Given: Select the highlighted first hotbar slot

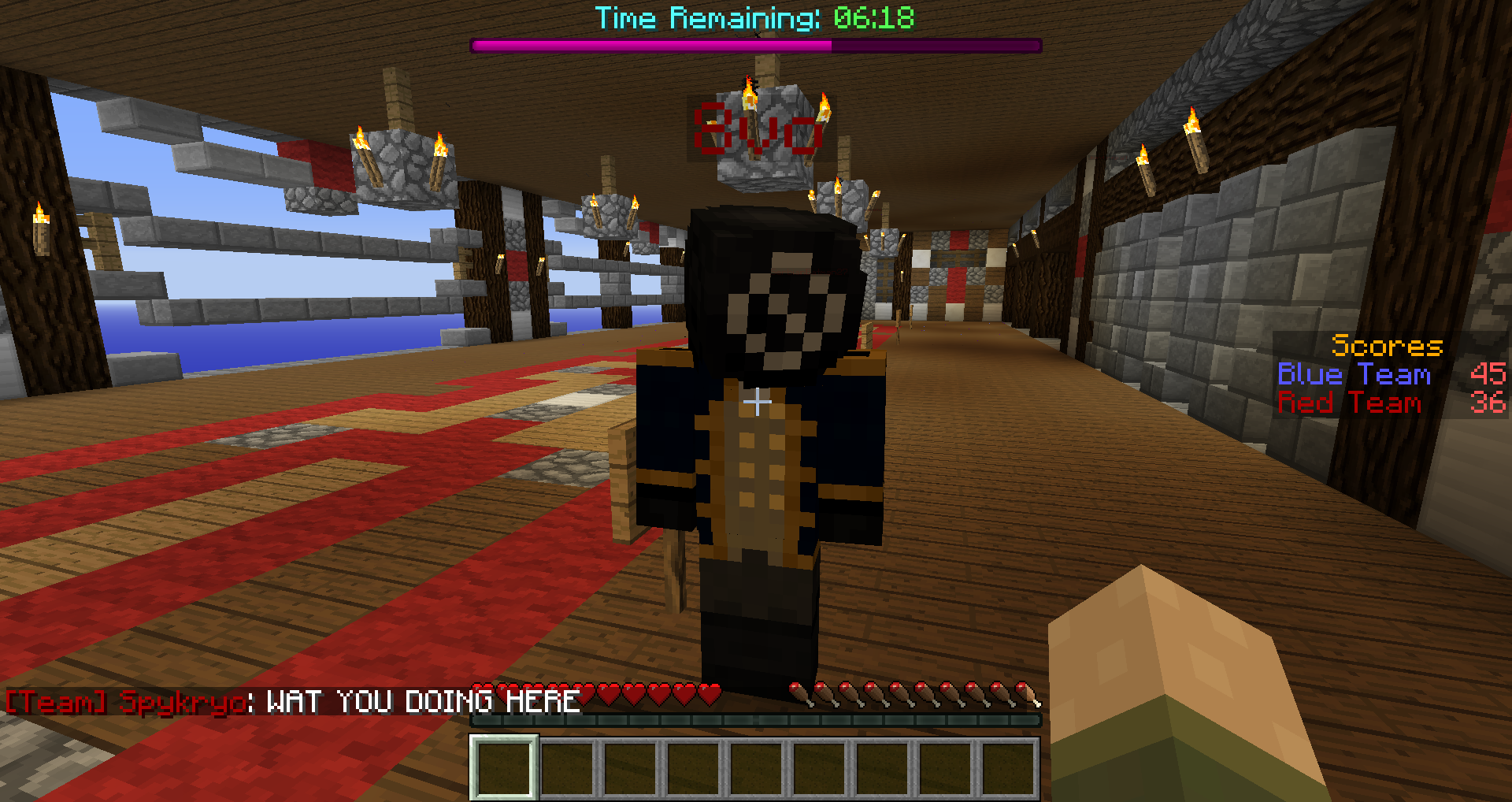Looking at the screenshot, I should click(504, 767).
